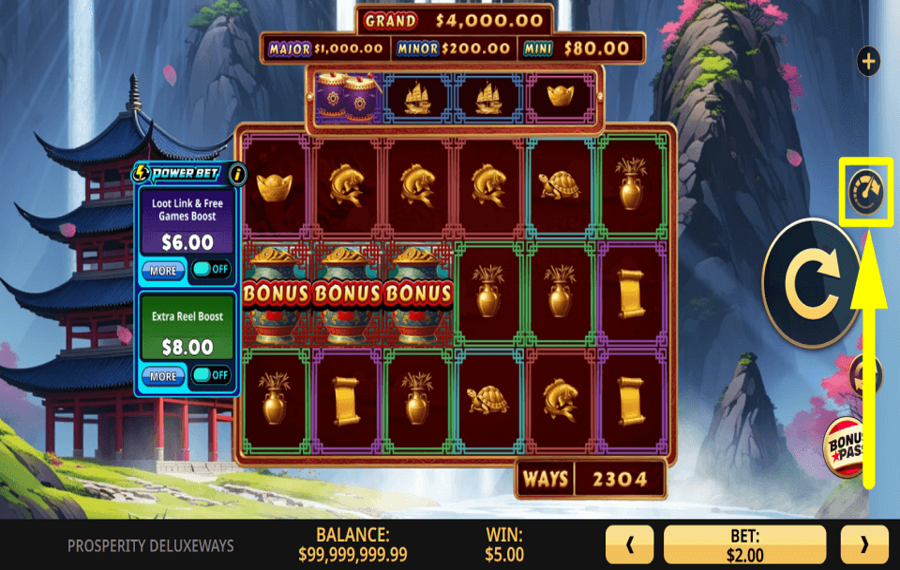The height and width of the screenshot is (570, 900).
Task: Open the $2.00 BET selector
Action: coord(745,546)
